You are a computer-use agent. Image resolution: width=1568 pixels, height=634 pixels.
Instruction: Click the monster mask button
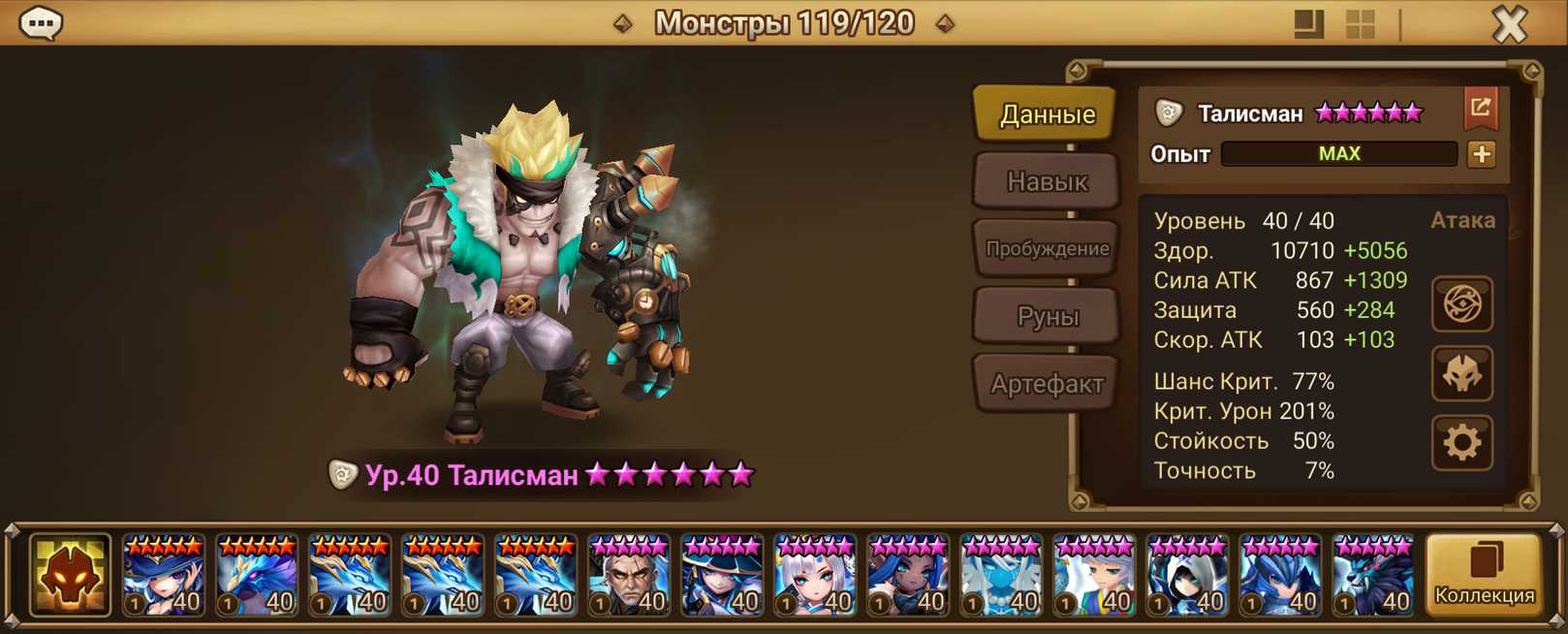[x=1461, y=374]
